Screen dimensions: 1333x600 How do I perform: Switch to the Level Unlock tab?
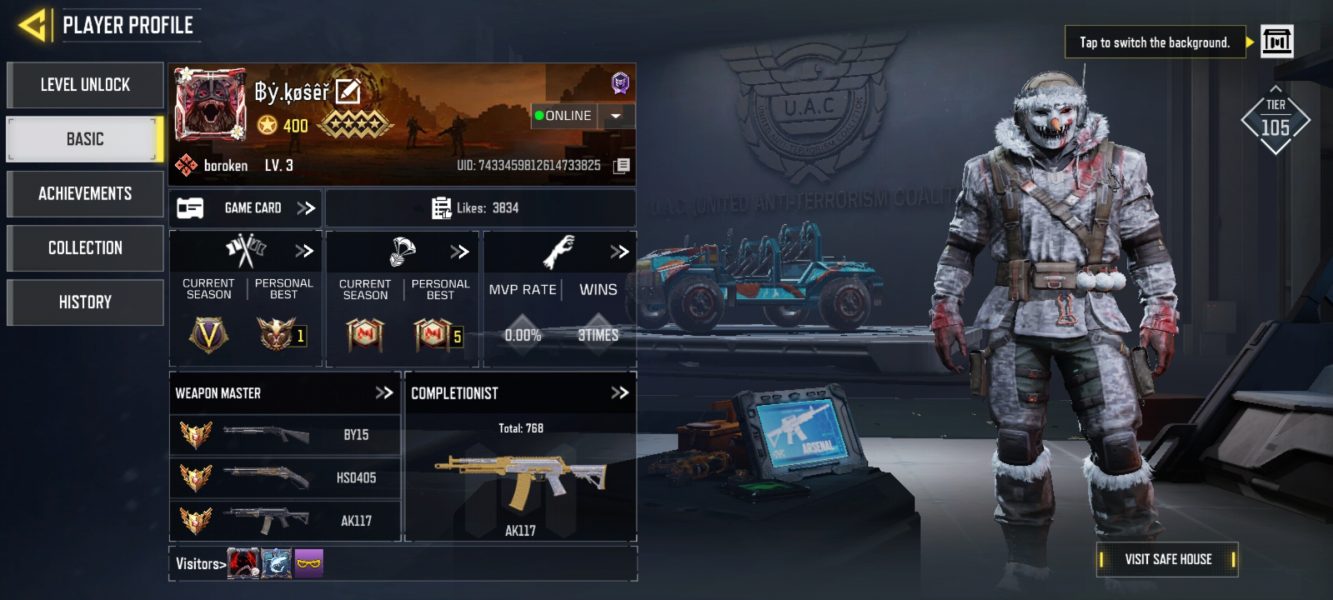click(85, 85)
